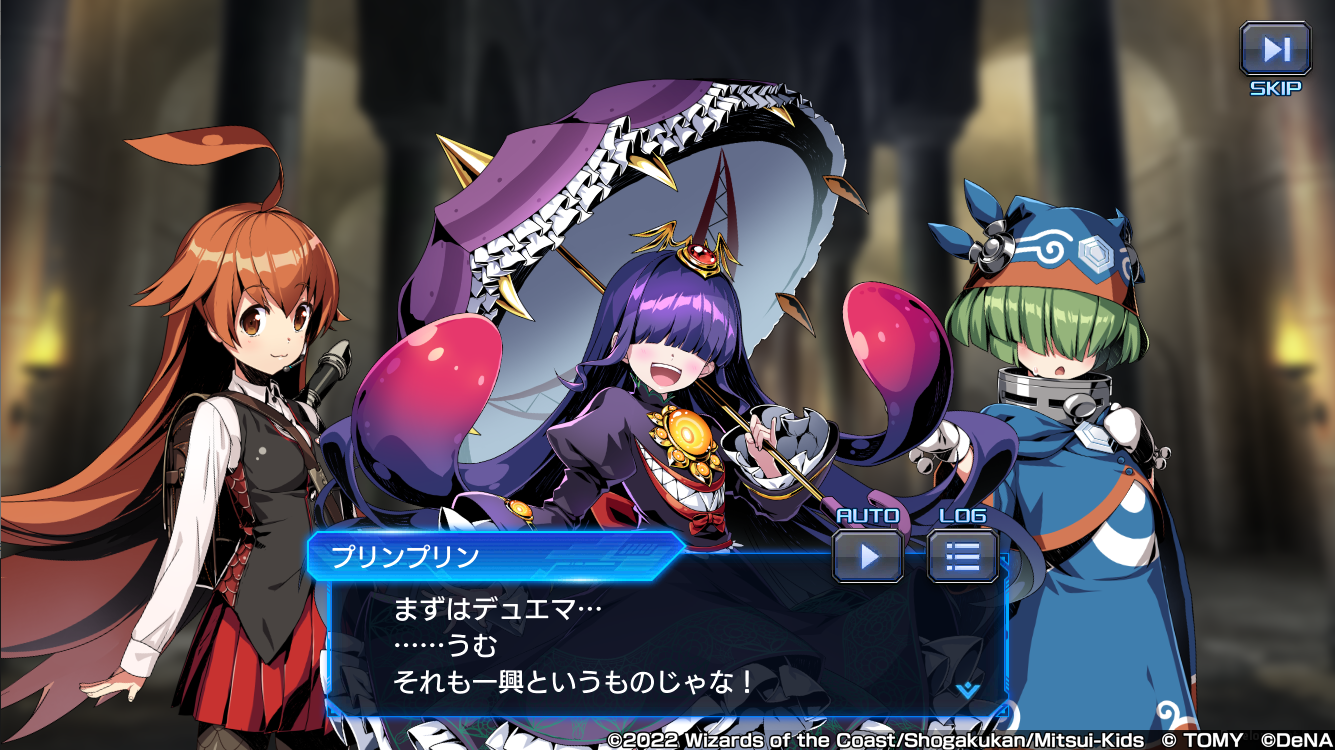Screen dimensions: 1335x750
Task: Click the AUTO label above its button
Action: [x=866, y=516]
